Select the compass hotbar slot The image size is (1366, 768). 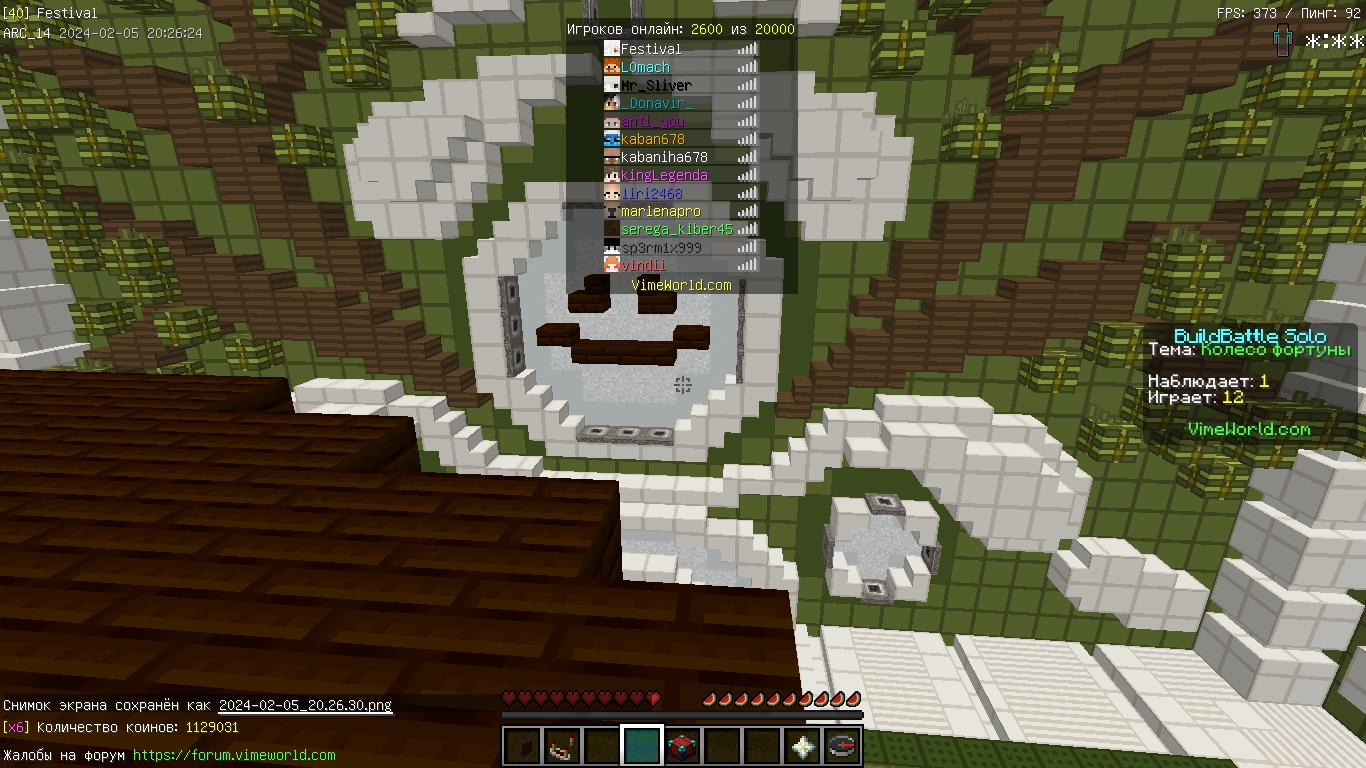pyautogui.click(x=842, y=745)
